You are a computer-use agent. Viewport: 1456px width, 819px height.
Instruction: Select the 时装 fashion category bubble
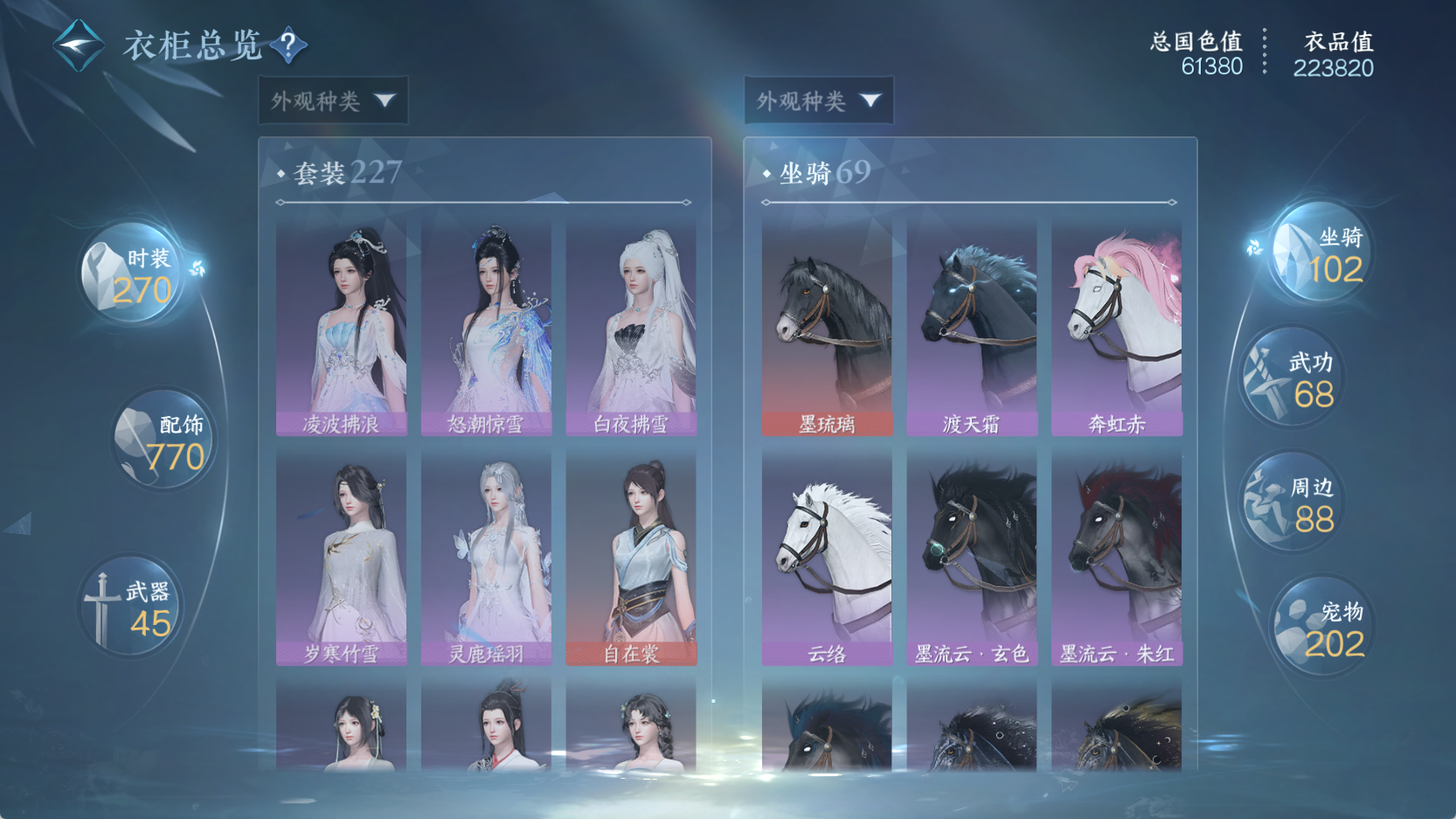[x=133, y=274]
